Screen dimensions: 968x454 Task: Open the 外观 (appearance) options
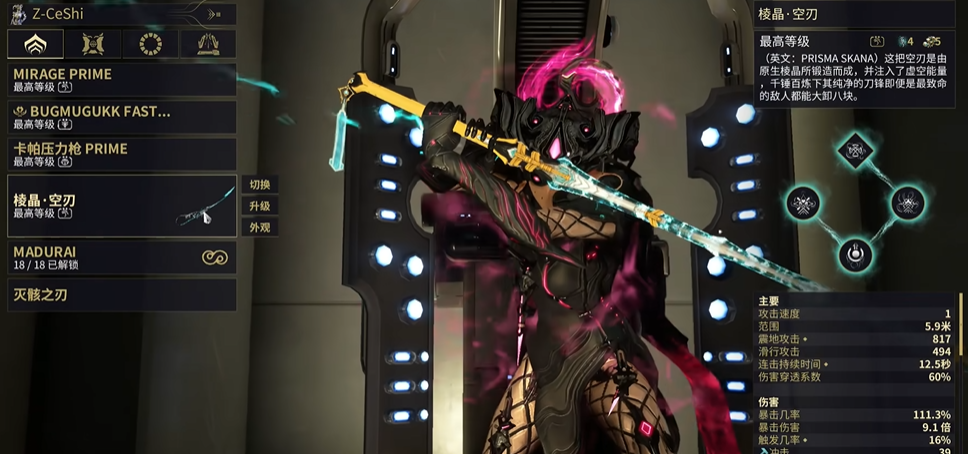pos(260,227)
